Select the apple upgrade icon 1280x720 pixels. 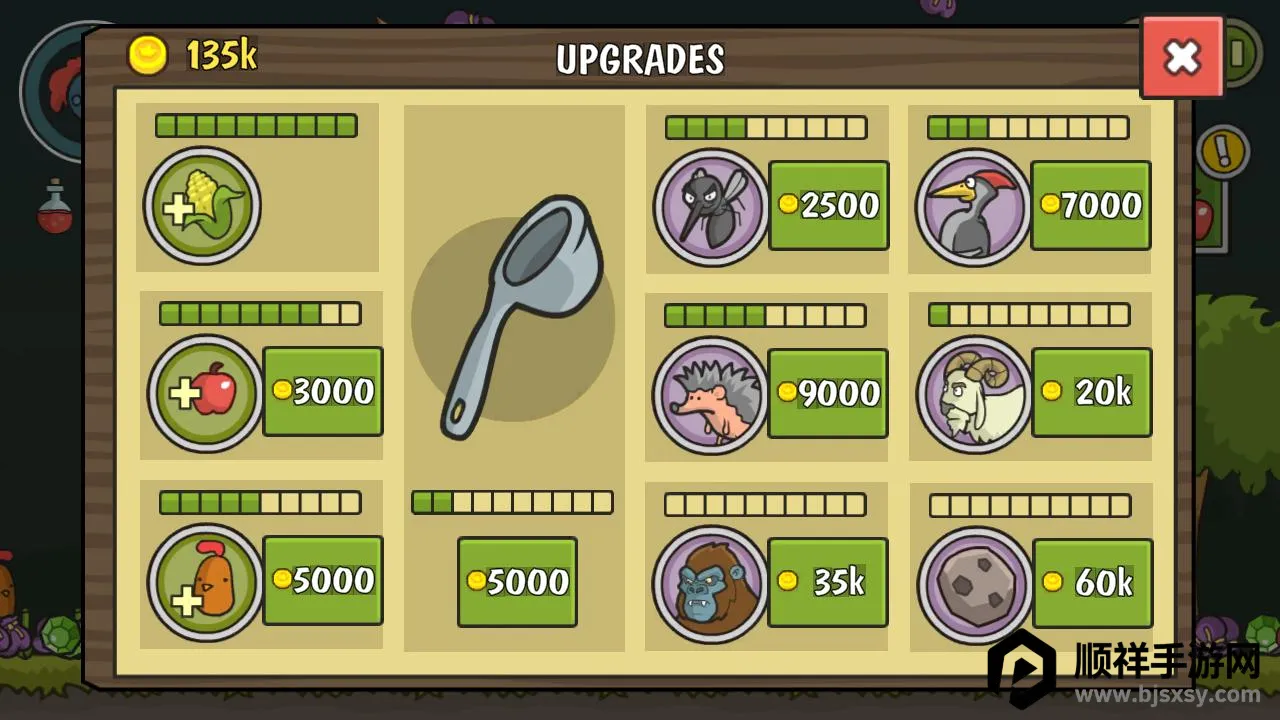pos(206,393)
